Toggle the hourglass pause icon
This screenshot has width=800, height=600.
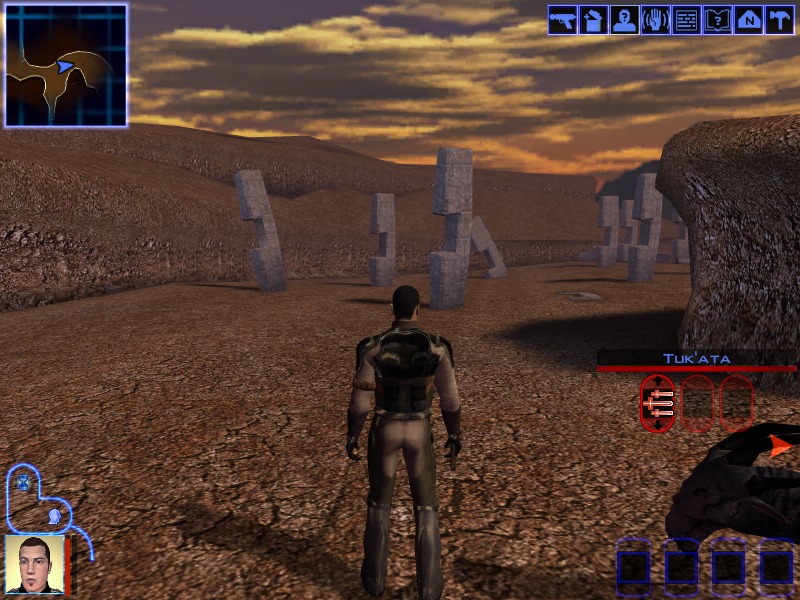point(23,483)
